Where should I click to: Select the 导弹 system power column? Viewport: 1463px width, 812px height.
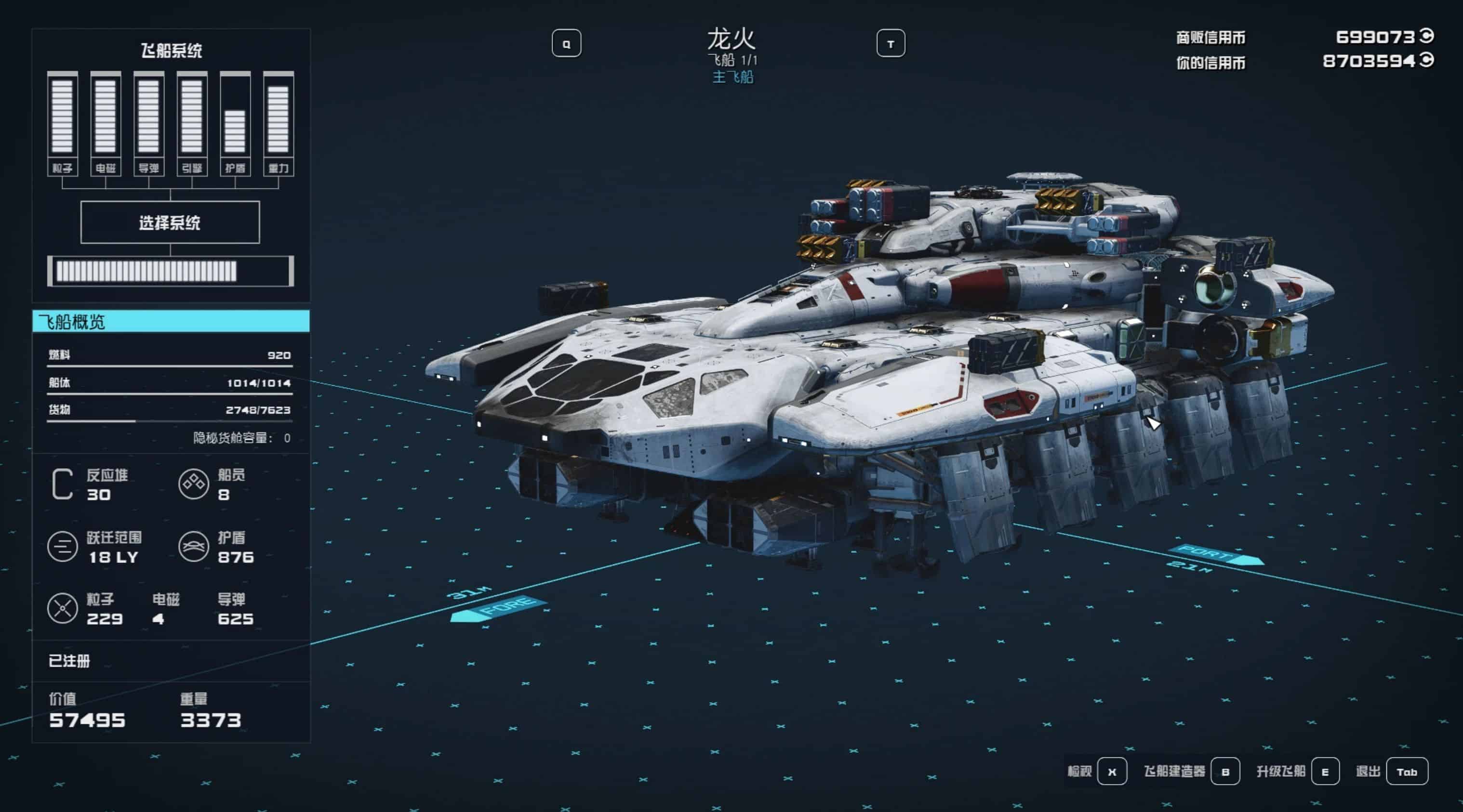click(149, 123)
